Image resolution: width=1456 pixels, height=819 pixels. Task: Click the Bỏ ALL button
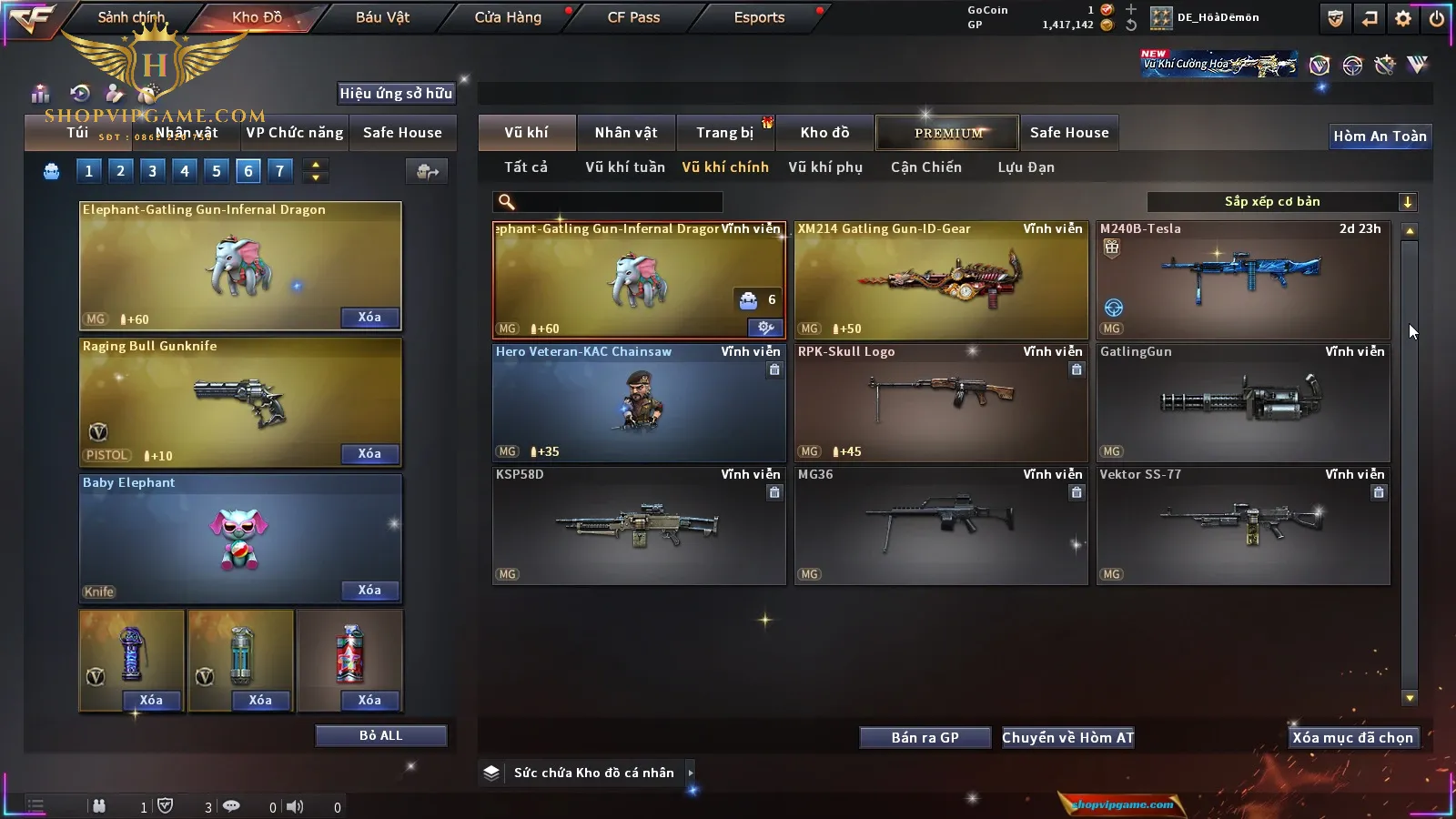point(380,735)
